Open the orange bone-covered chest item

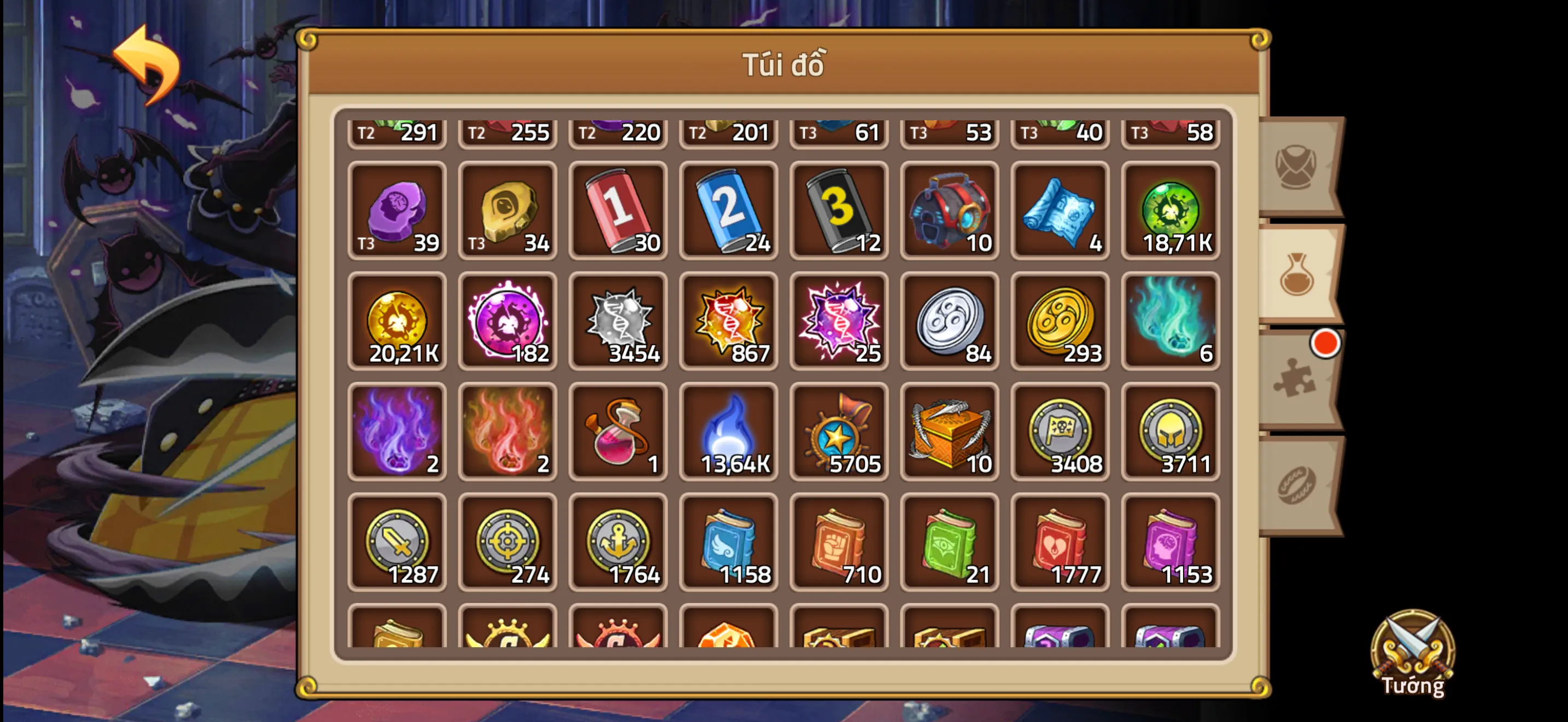(x=950, y=432)
